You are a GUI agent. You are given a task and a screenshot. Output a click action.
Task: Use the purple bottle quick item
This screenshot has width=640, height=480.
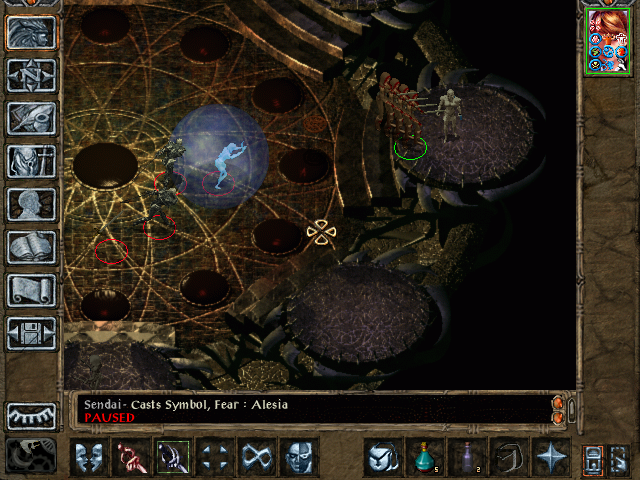pos(467,458)
